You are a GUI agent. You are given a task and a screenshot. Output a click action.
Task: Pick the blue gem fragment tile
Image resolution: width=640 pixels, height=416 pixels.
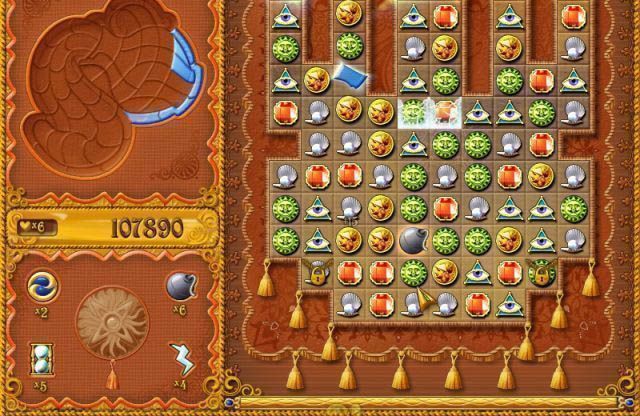click(348, 77)
